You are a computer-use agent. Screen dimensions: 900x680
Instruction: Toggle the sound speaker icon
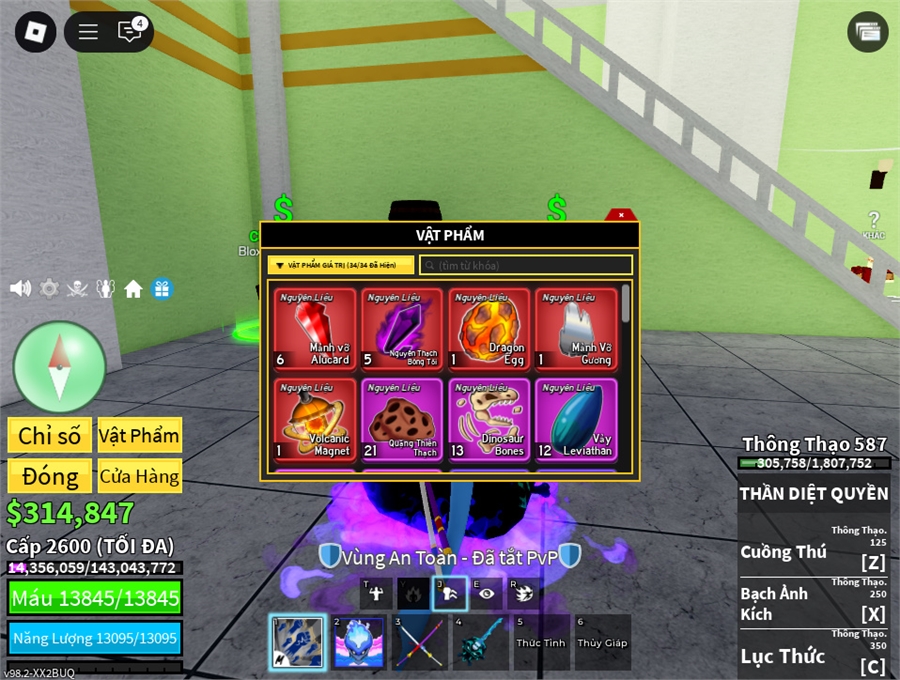20,289
